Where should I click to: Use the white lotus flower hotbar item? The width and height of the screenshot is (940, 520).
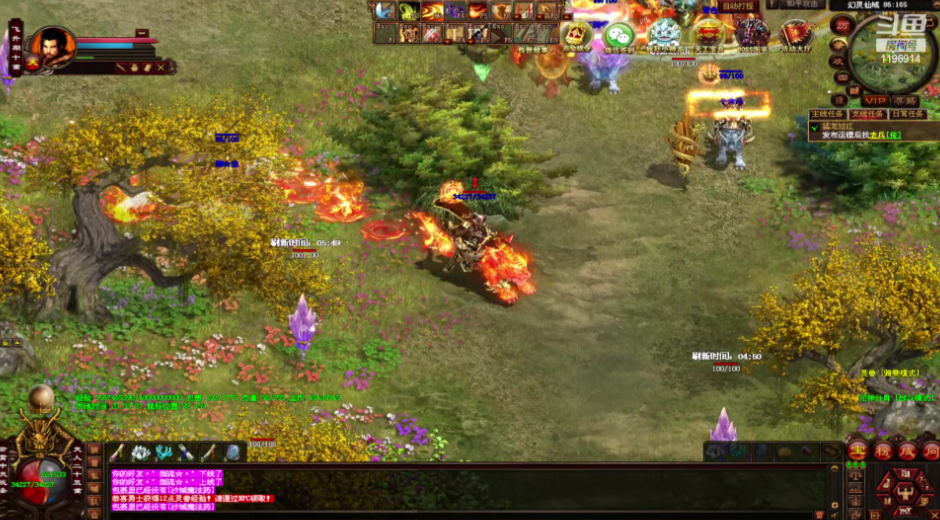click(x=140, y=453)
